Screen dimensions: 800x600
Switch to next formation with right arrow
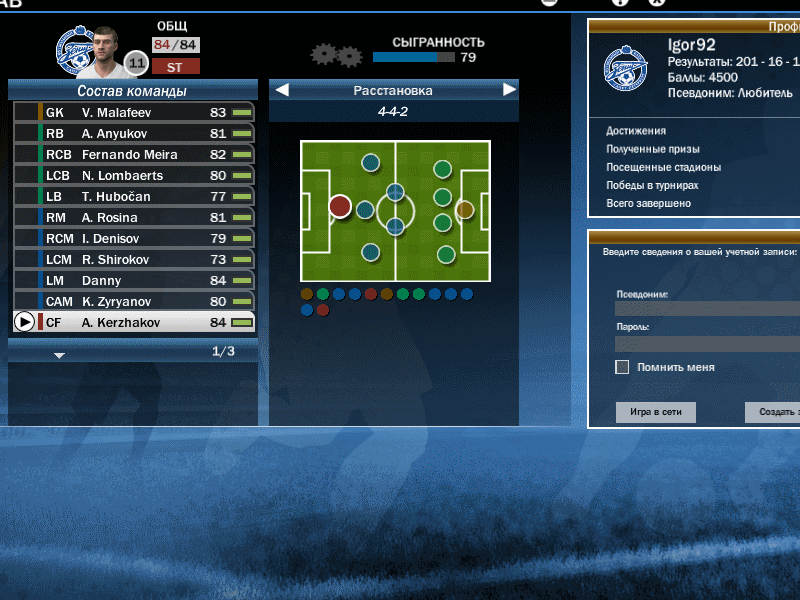click(510, 91)
